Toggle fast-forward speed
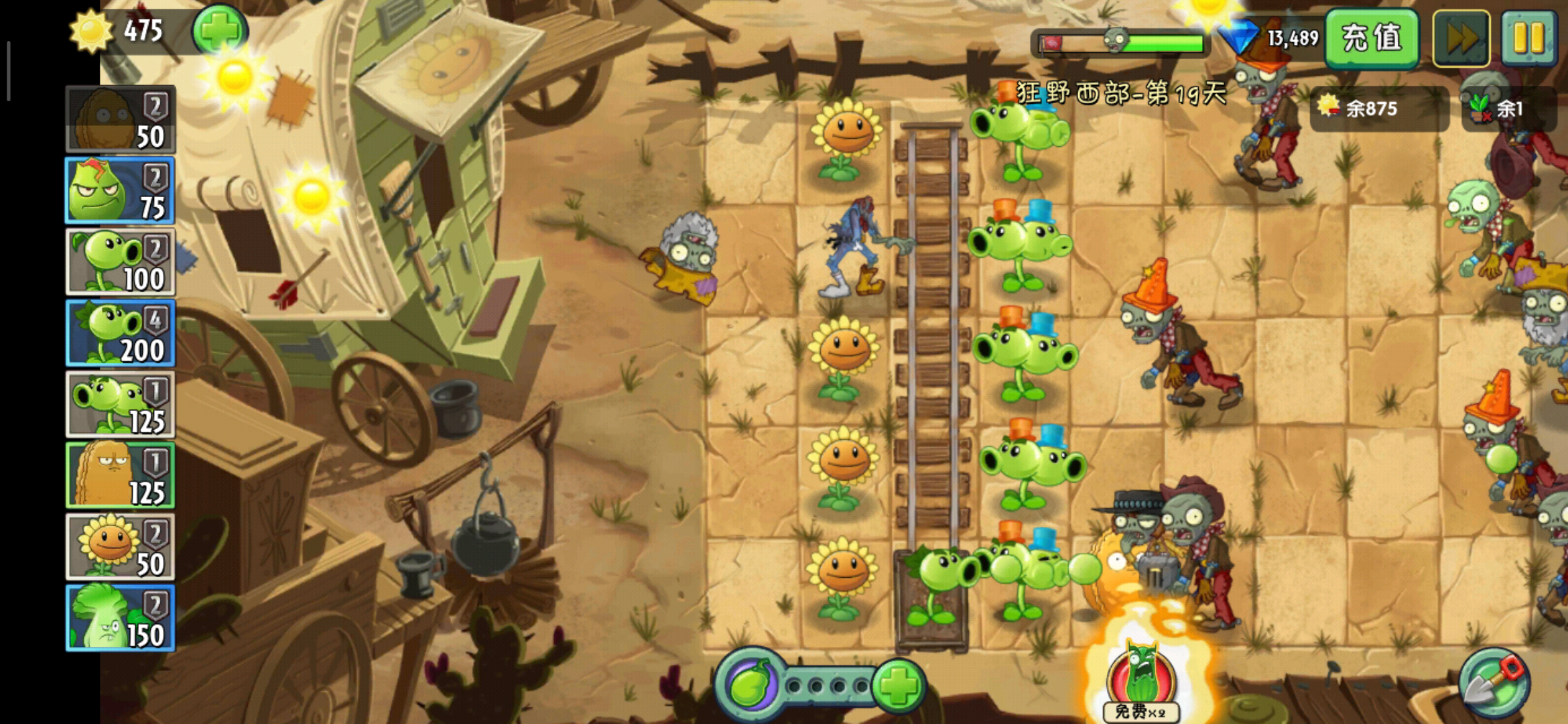 (1461, 38)
